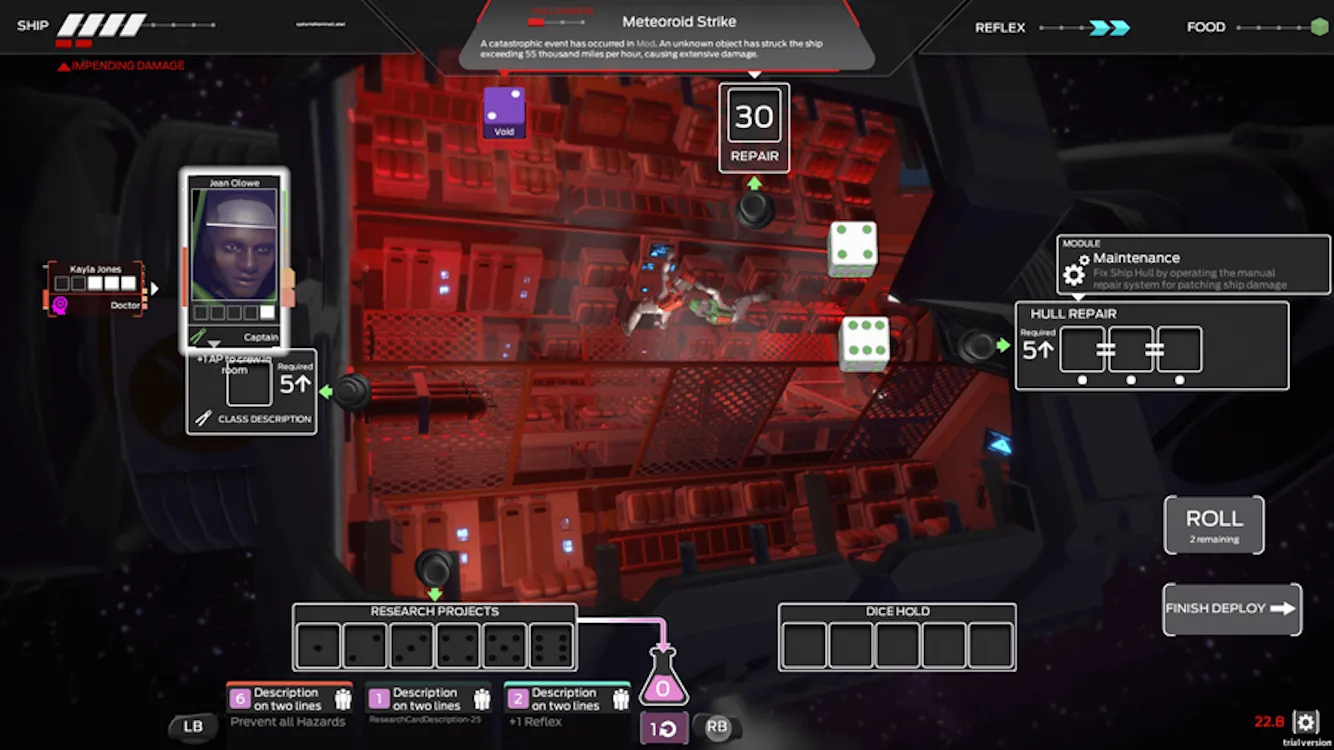Select the white die showing four pips
Image resolution: width=1334 pixels, height=750 pixels.
pos(853,249)
